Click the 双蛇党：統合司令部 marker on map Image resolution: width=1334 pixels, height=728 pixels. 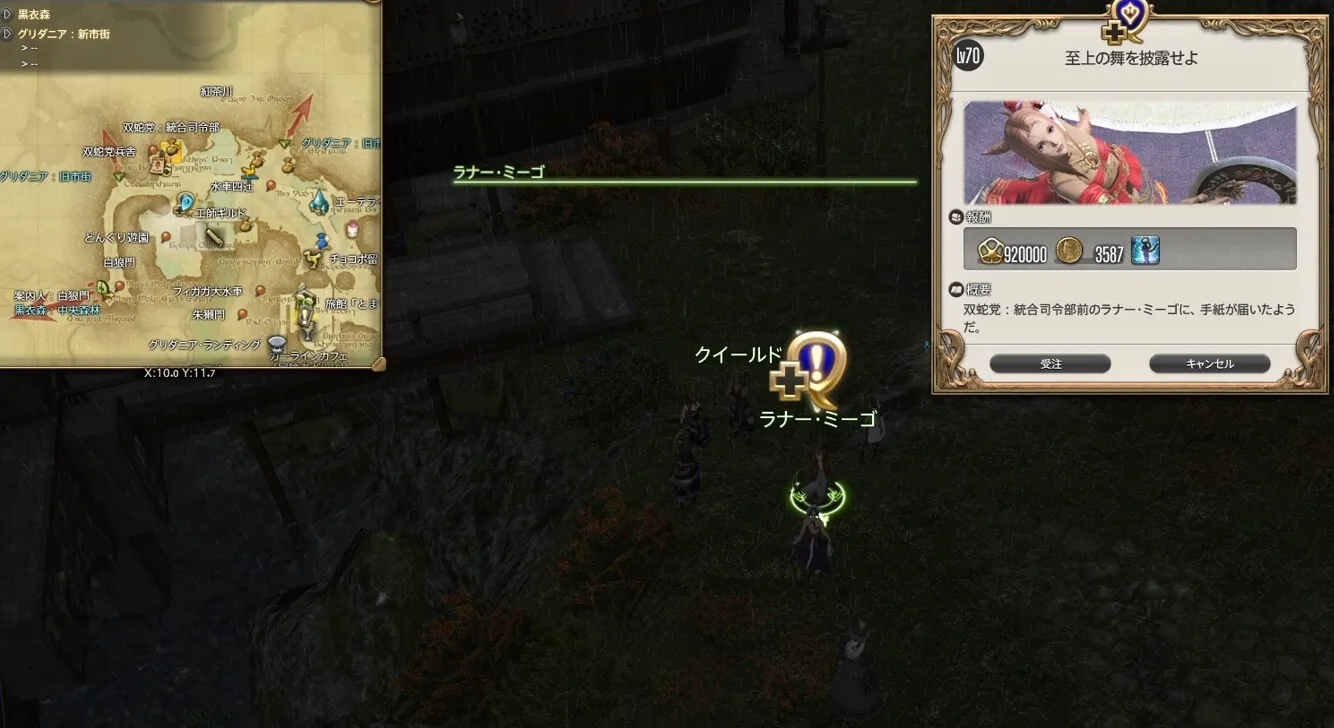click(173, 149)
